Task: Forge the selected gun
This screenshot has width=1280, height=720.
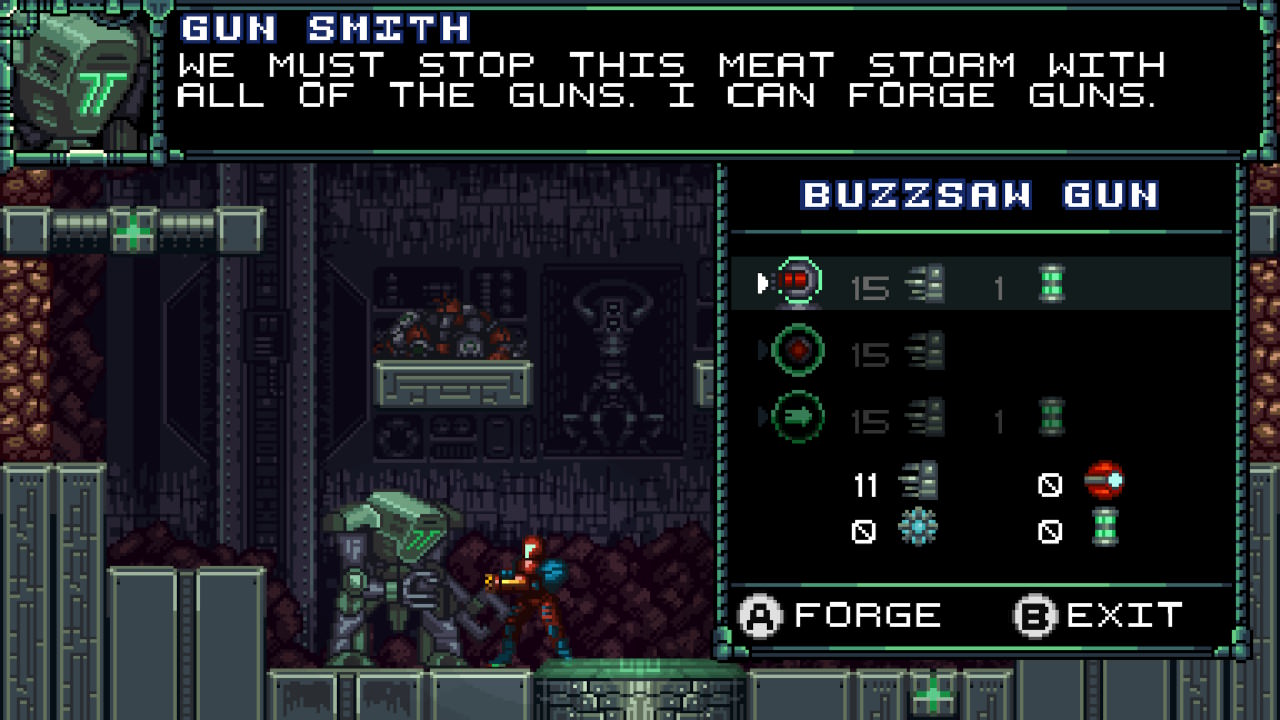Action: 840,615
